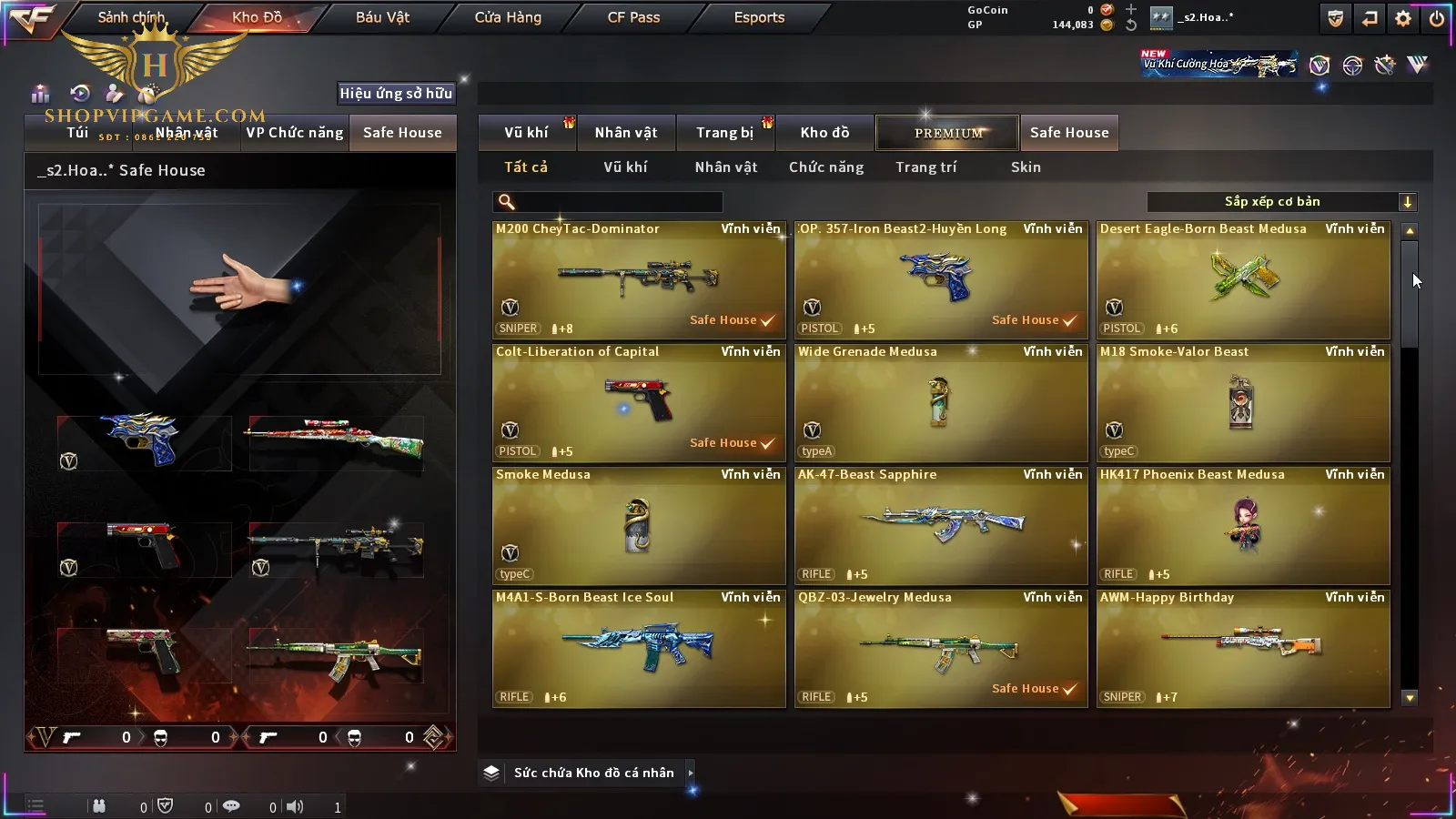Screen dimensions: 1456x819
Task: Choose the AK-47-Beast Sapphire rifle
Action: click(941, 526)
